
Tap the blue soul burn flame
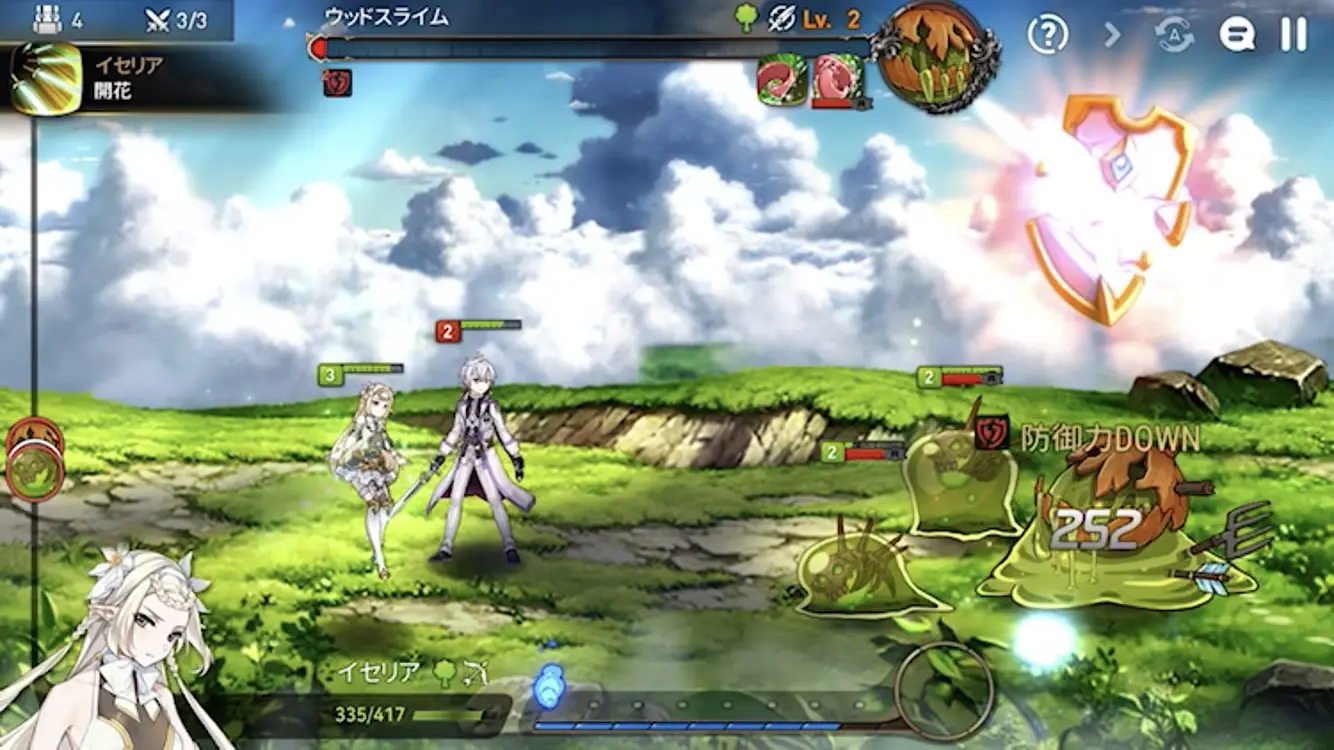549,686
